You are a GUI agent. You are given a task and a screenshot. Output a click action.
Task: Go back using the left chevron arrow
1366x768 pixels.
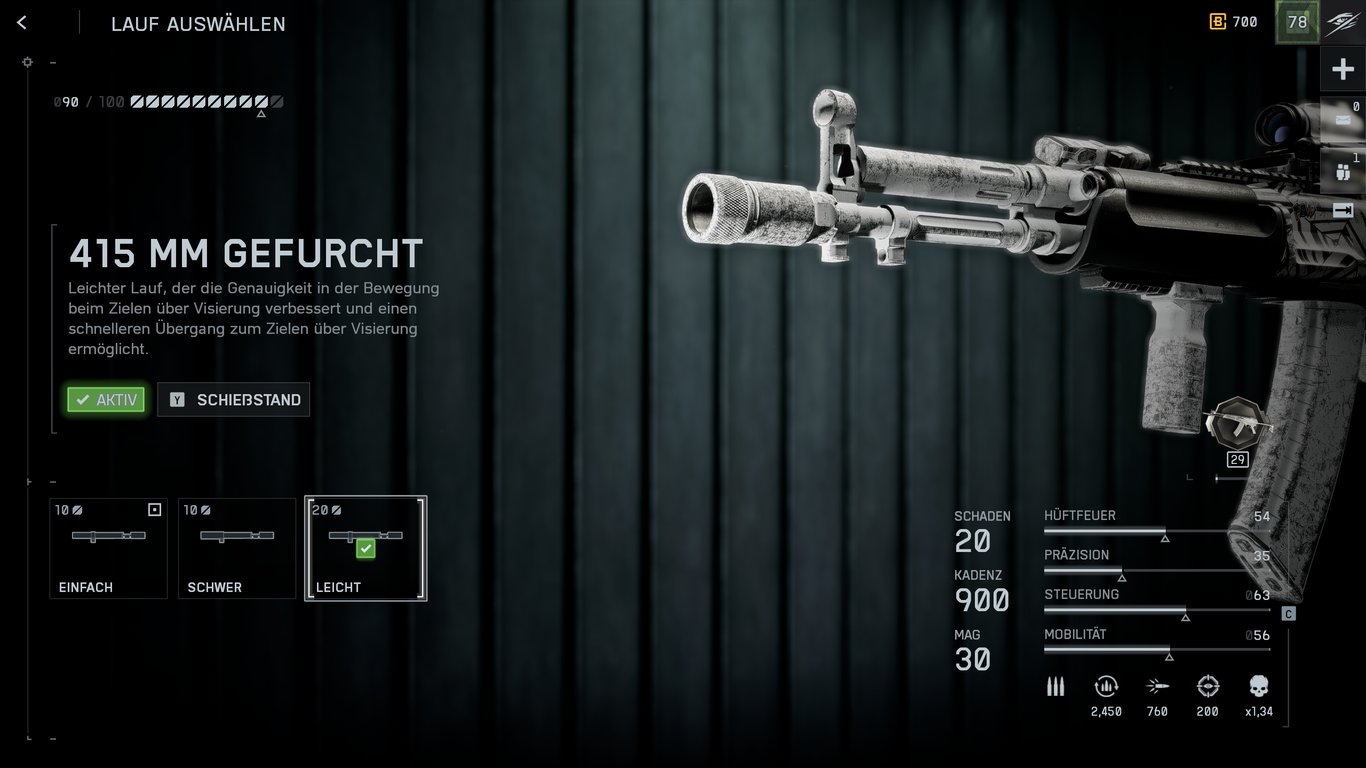coord(21,22)
